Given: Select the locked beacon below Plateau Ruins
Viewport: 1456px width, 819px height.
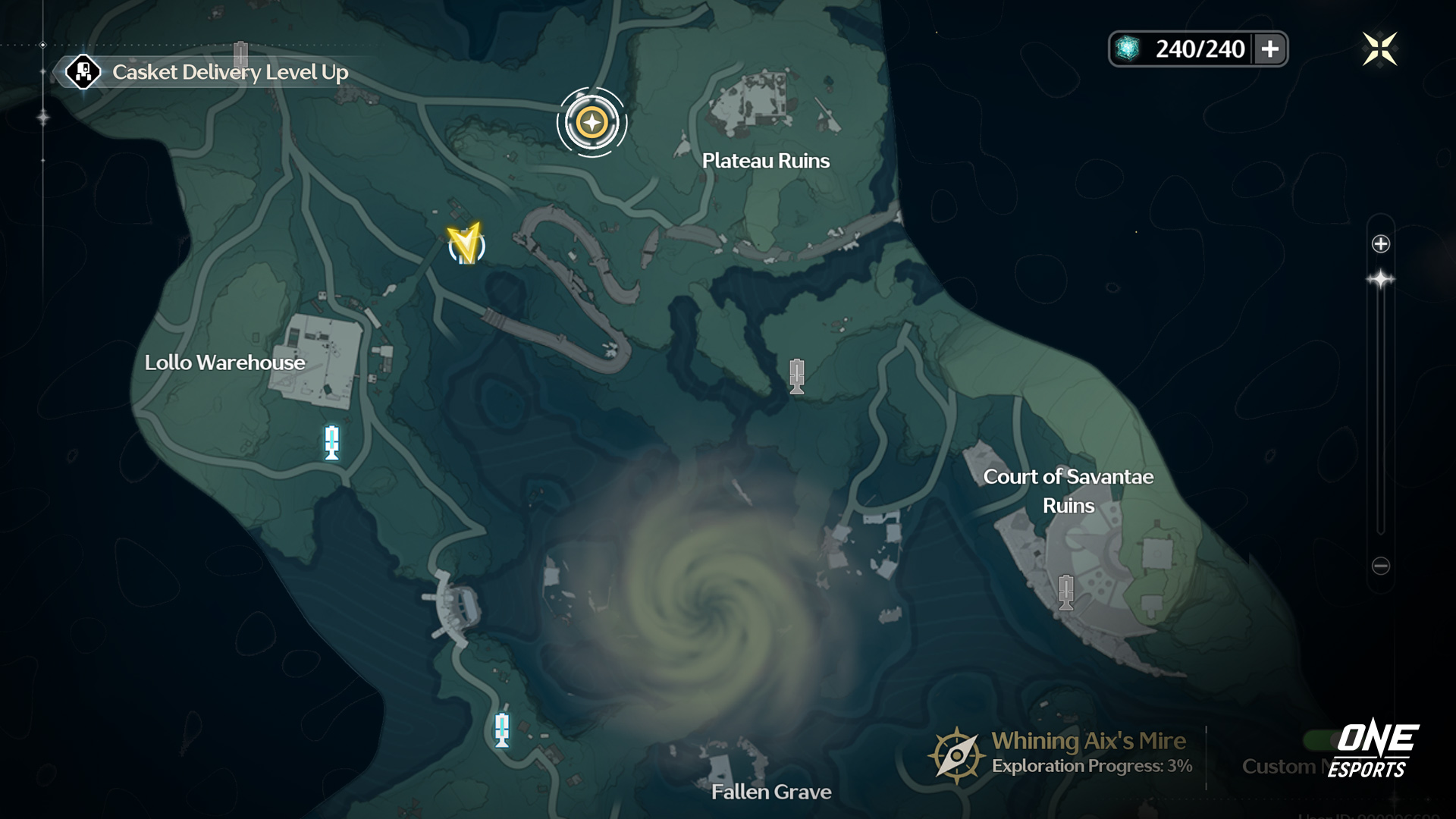Looking at the screenshot, I should tap(796, 376).
